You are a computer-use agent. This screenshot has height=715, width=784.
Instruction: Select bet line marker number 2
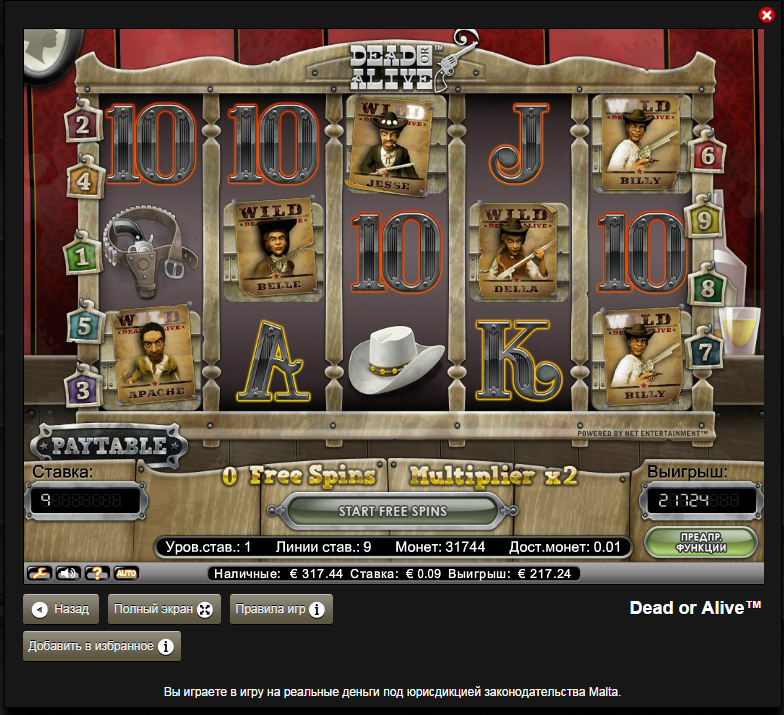(81, 124)
